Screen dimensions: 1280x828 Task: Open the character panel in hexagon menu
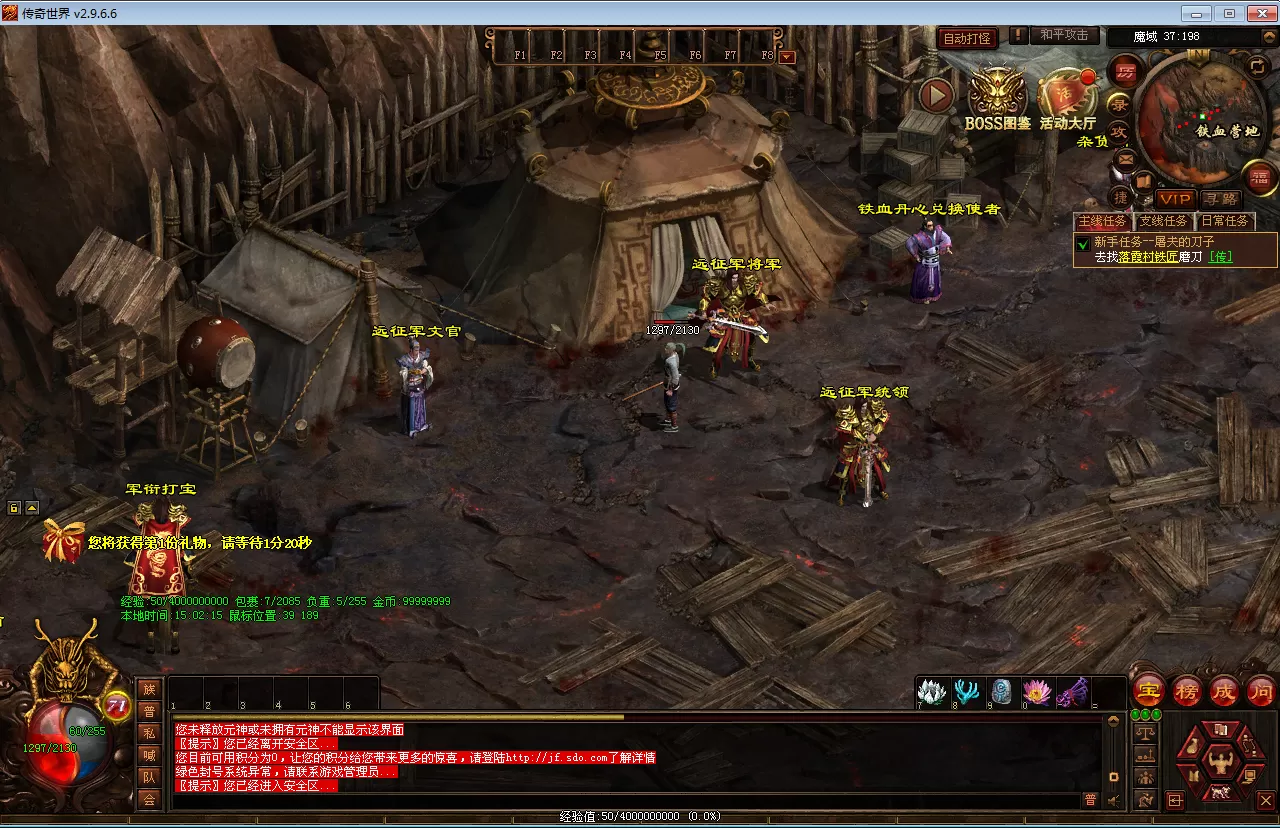point(1219,763)
